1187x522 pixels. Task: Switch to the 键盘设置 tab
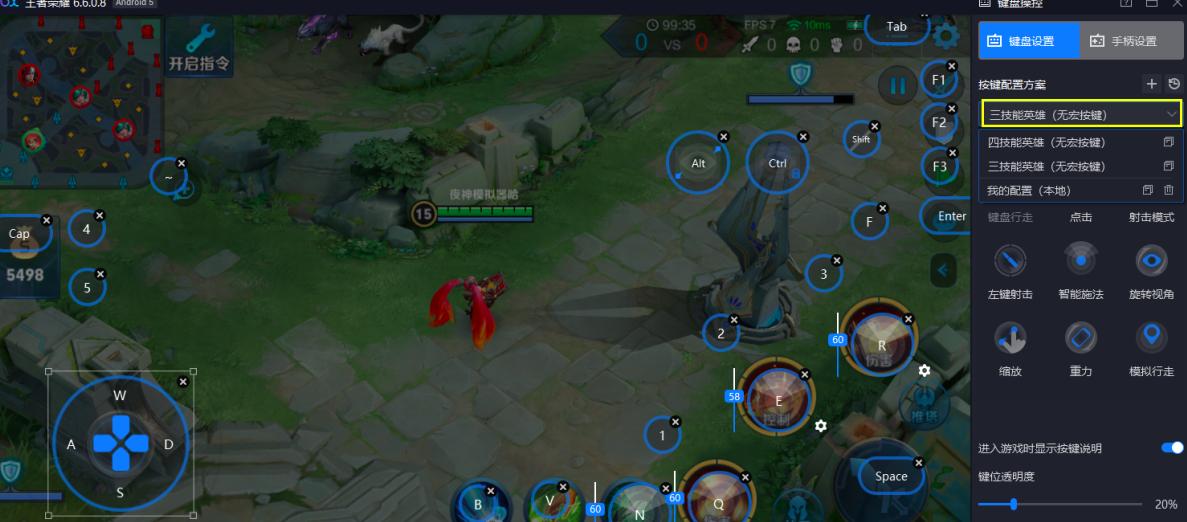pos(1029,41)
